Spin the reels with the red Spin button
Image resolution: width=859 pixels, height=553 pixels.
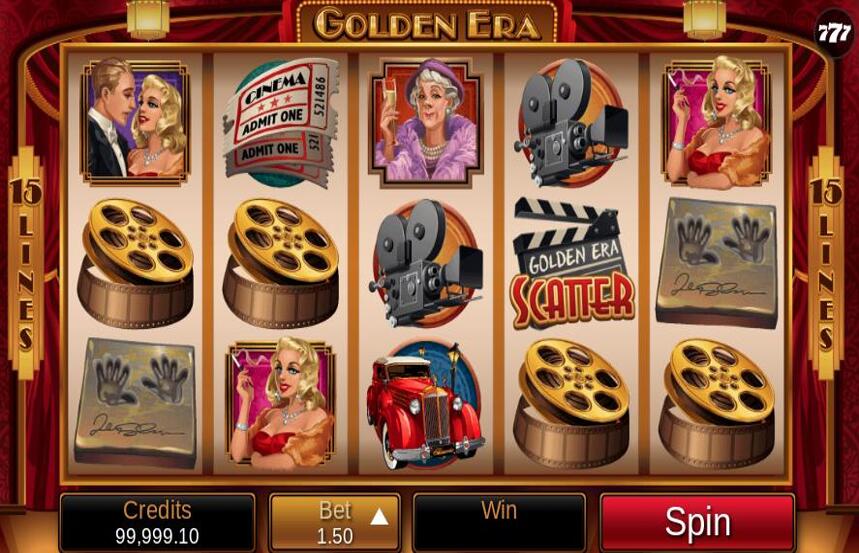697,522
